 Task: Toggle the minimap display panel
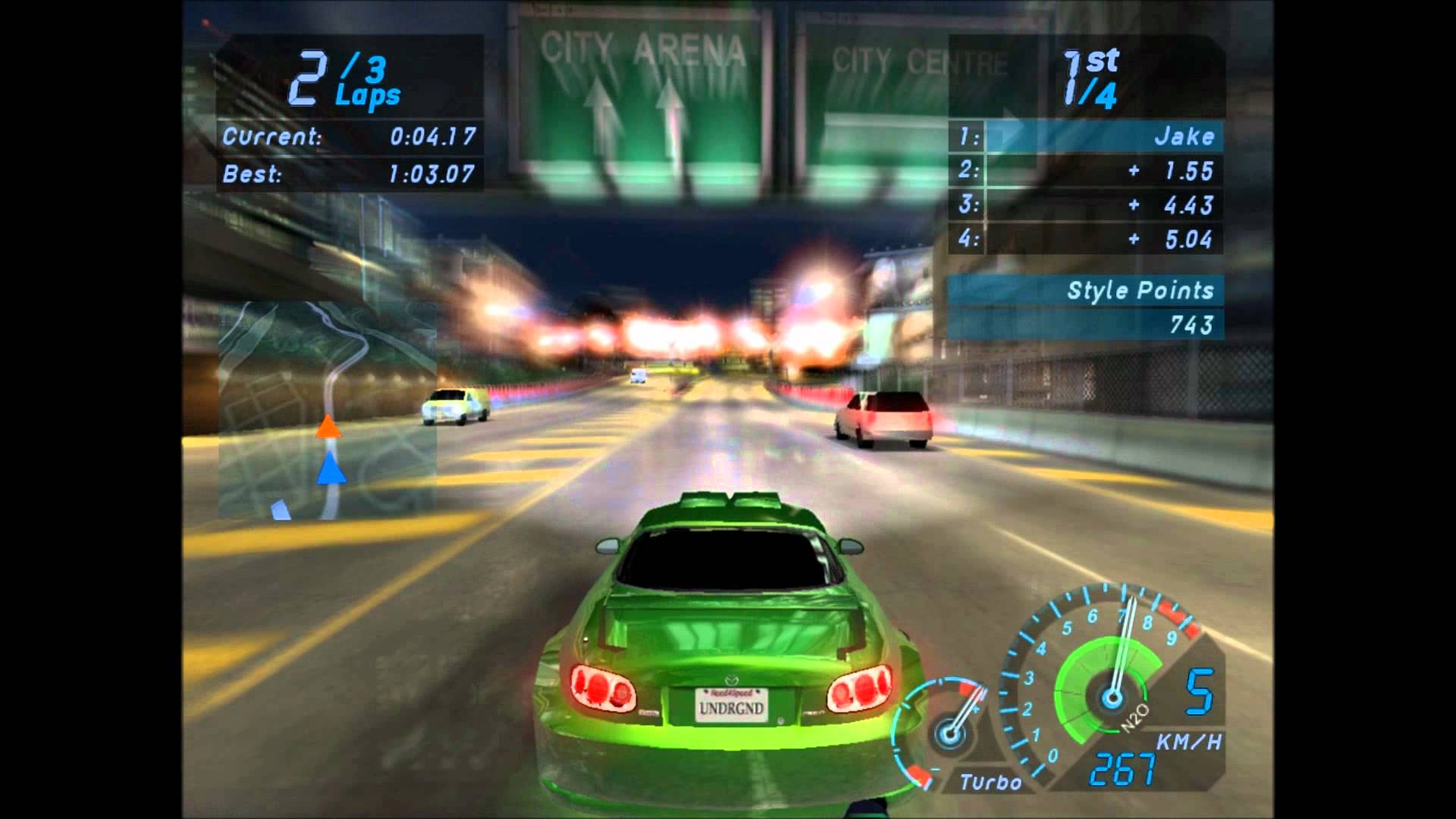(326, 409)
